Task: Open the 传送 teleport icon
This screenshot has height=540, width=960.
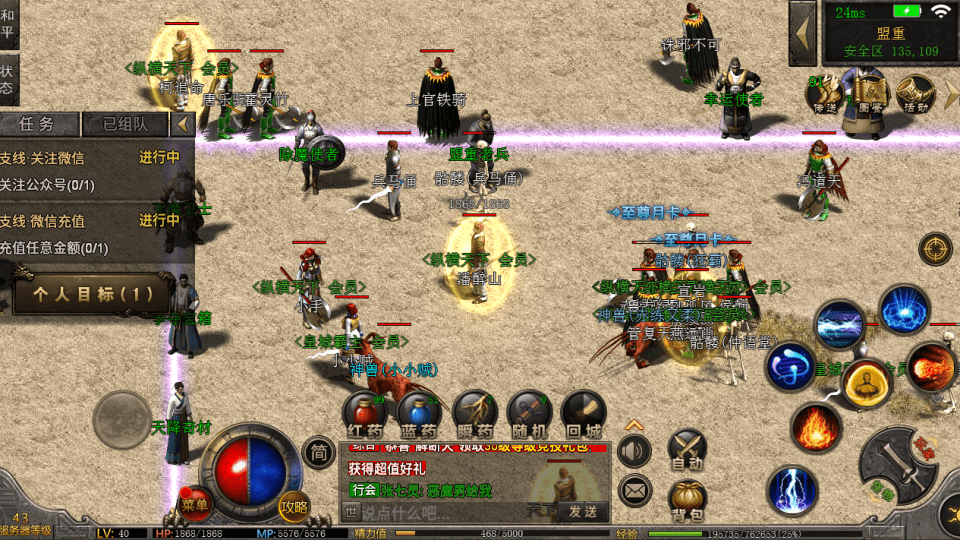Action: 821,94
